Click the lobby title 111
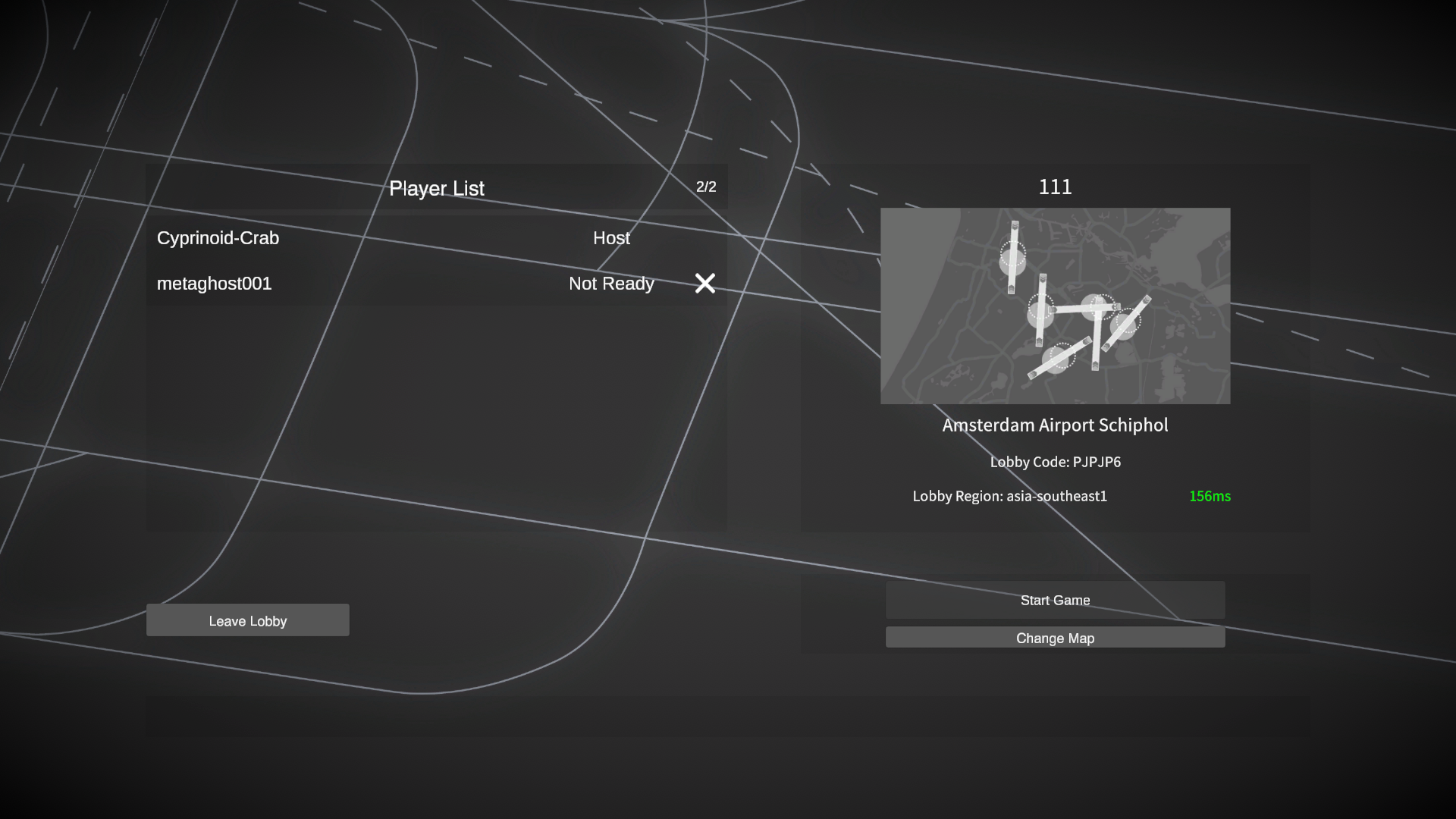 click(1055, 187)
